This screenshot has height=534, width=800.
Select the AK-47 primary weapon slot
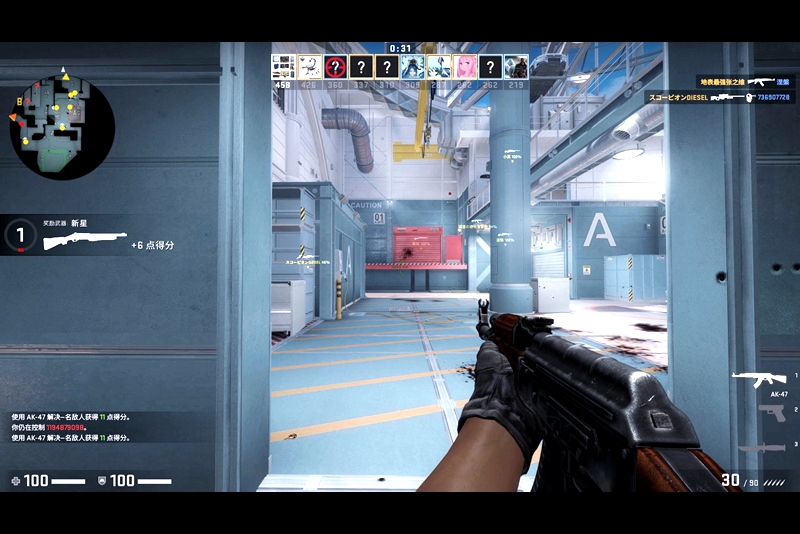(x=758, y=379)
